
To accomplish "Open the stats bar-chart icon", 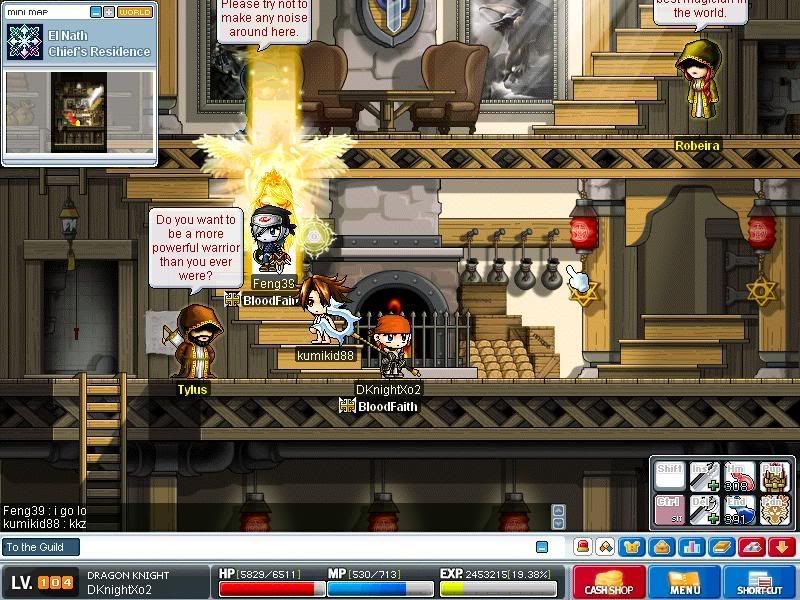I will point(691,547).
